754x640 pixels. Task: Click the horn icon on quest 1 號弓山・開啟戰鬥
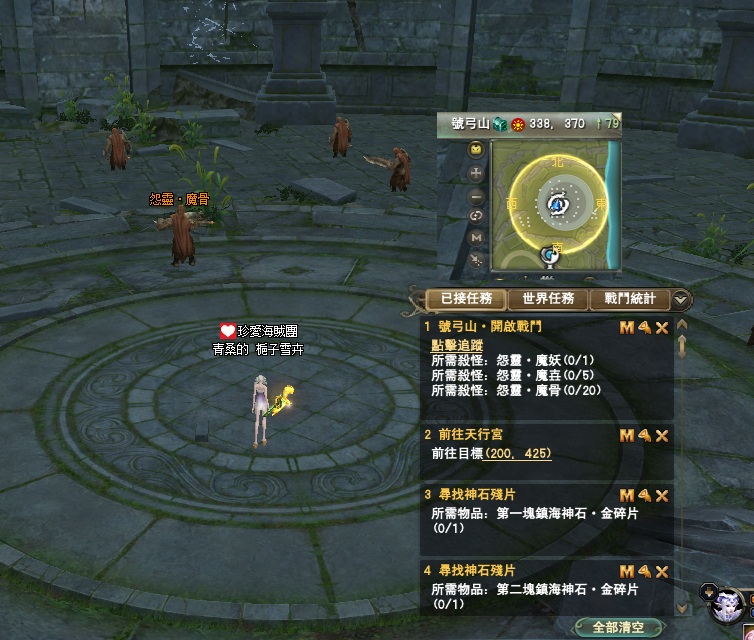pos(645,327)
